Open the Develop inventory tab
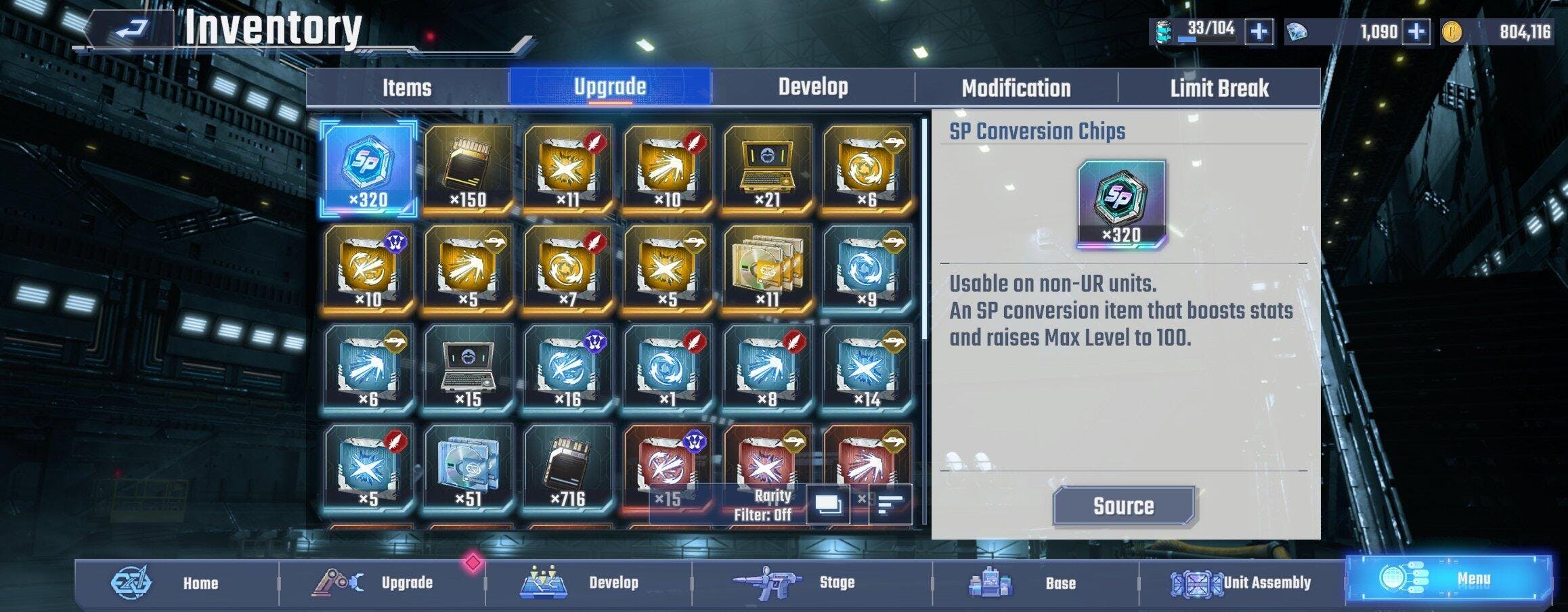Screen dimensions: 1568x612 (x=812, y=88)
